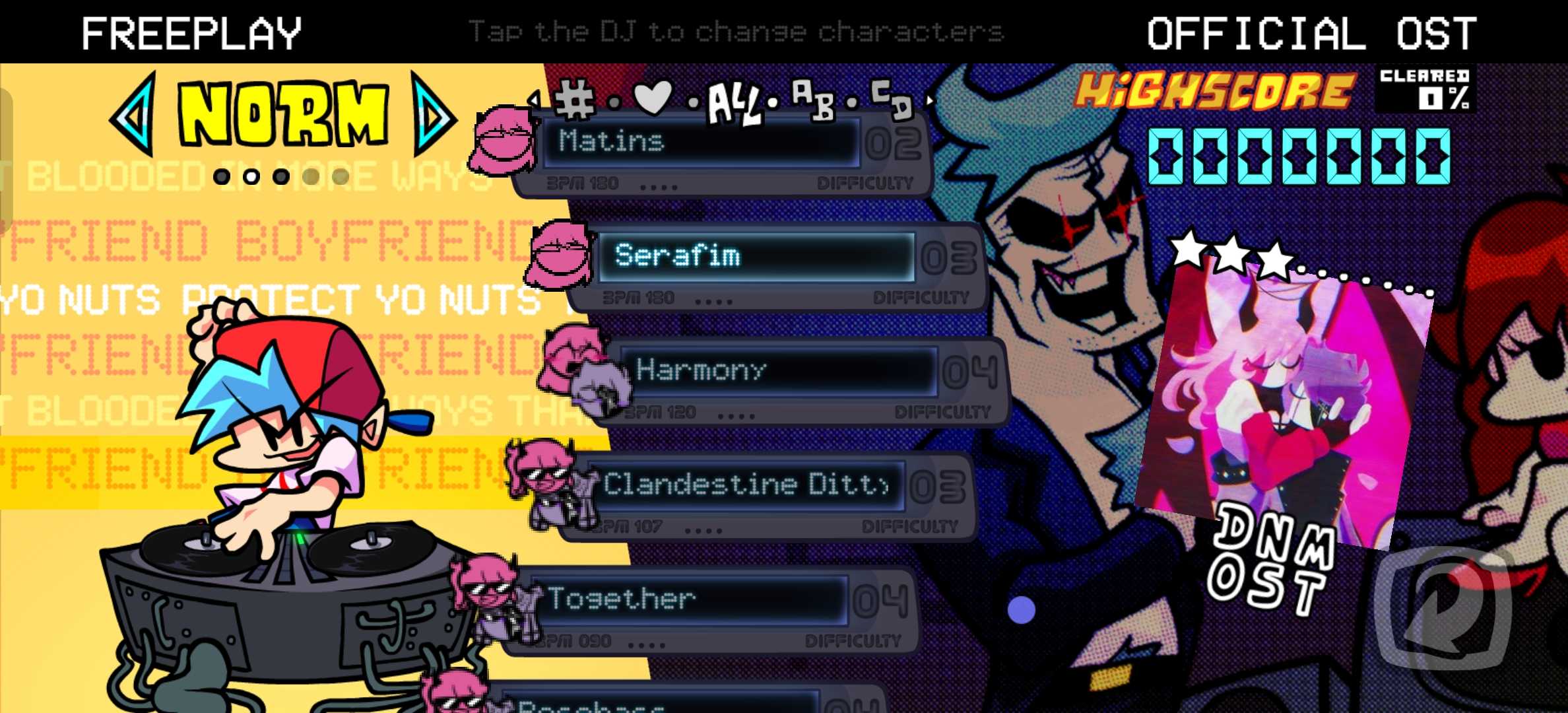Choose the song Together
This screenshot has height=713, width=1568.
pos(686,599)
